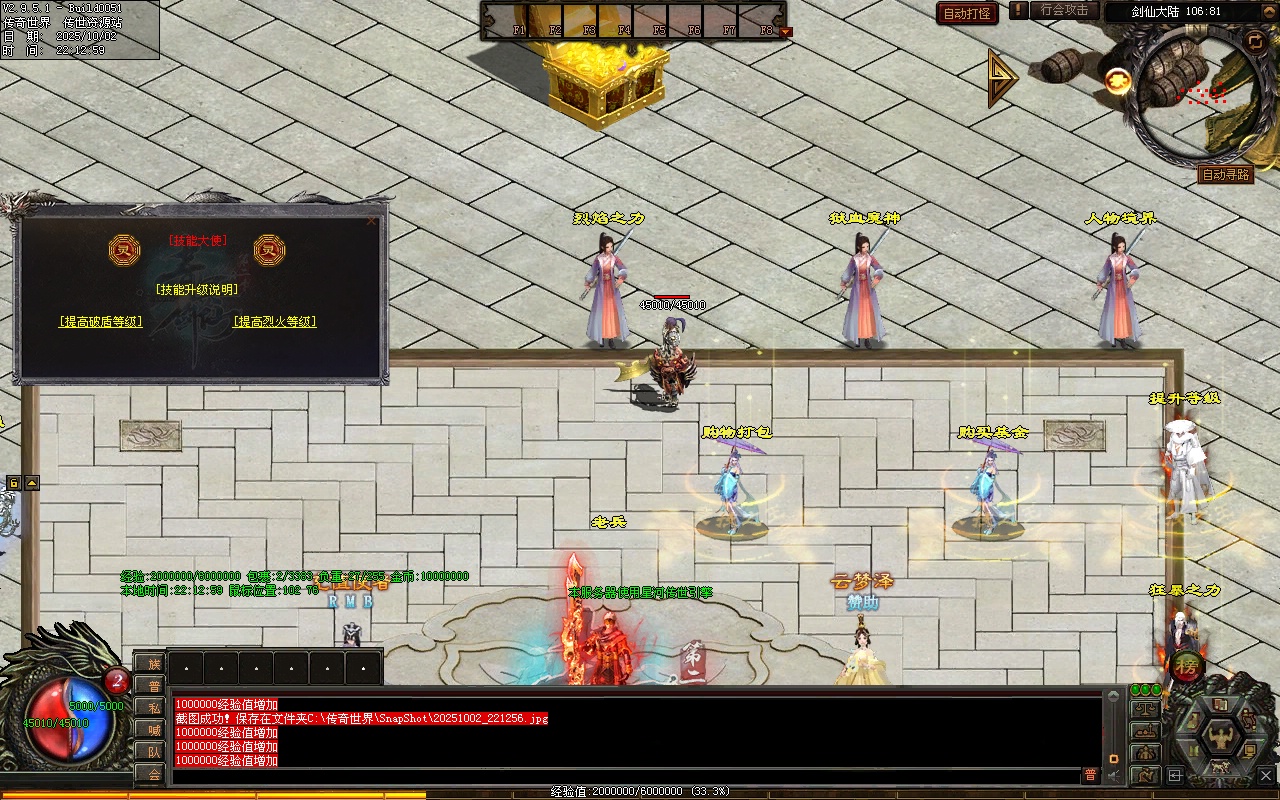Click the 自动打怪 auto-fight button

click(x=967, y=14)
